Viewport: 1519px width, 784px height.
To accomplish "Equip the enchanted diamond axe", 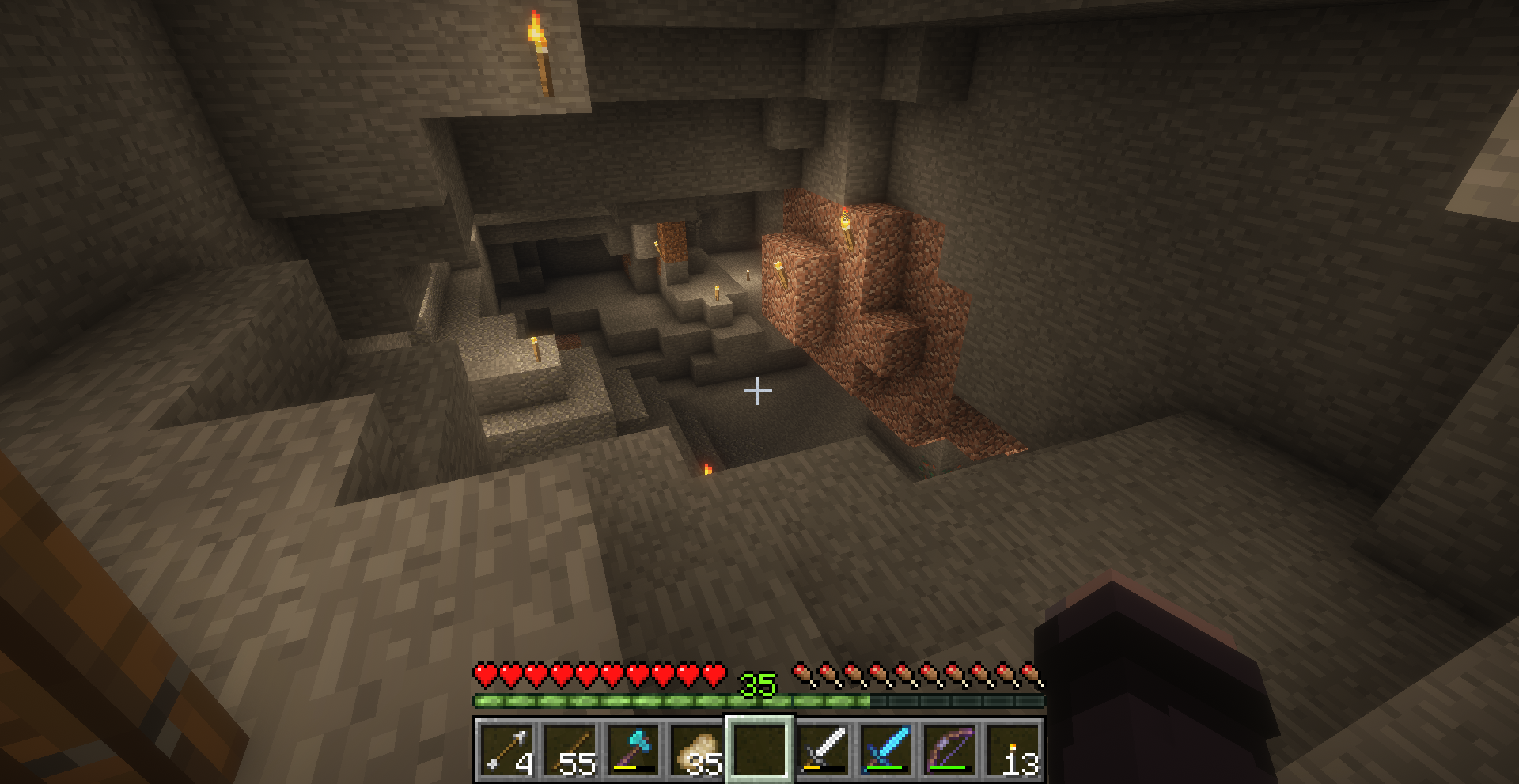I will click(x=633, y=748).
